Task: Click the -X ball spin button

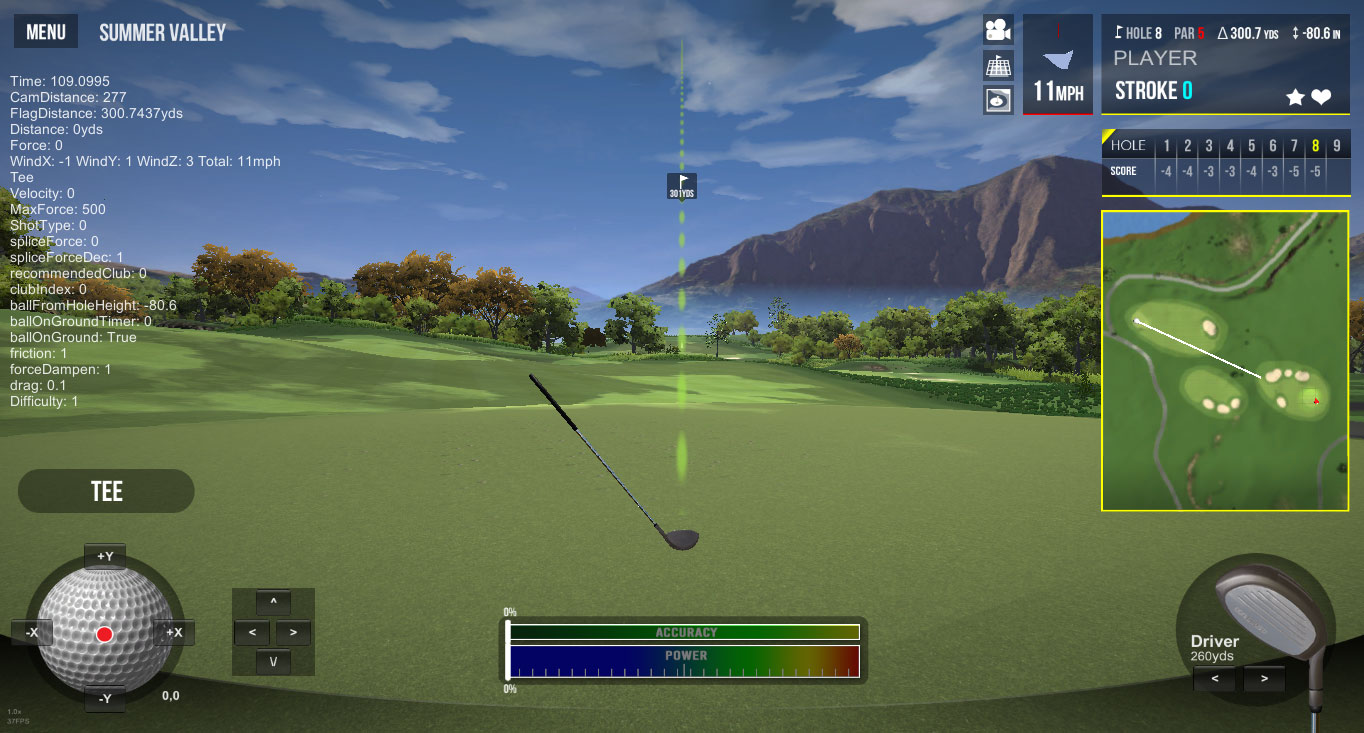Action: pyautogui.click(x=32, y=632)
